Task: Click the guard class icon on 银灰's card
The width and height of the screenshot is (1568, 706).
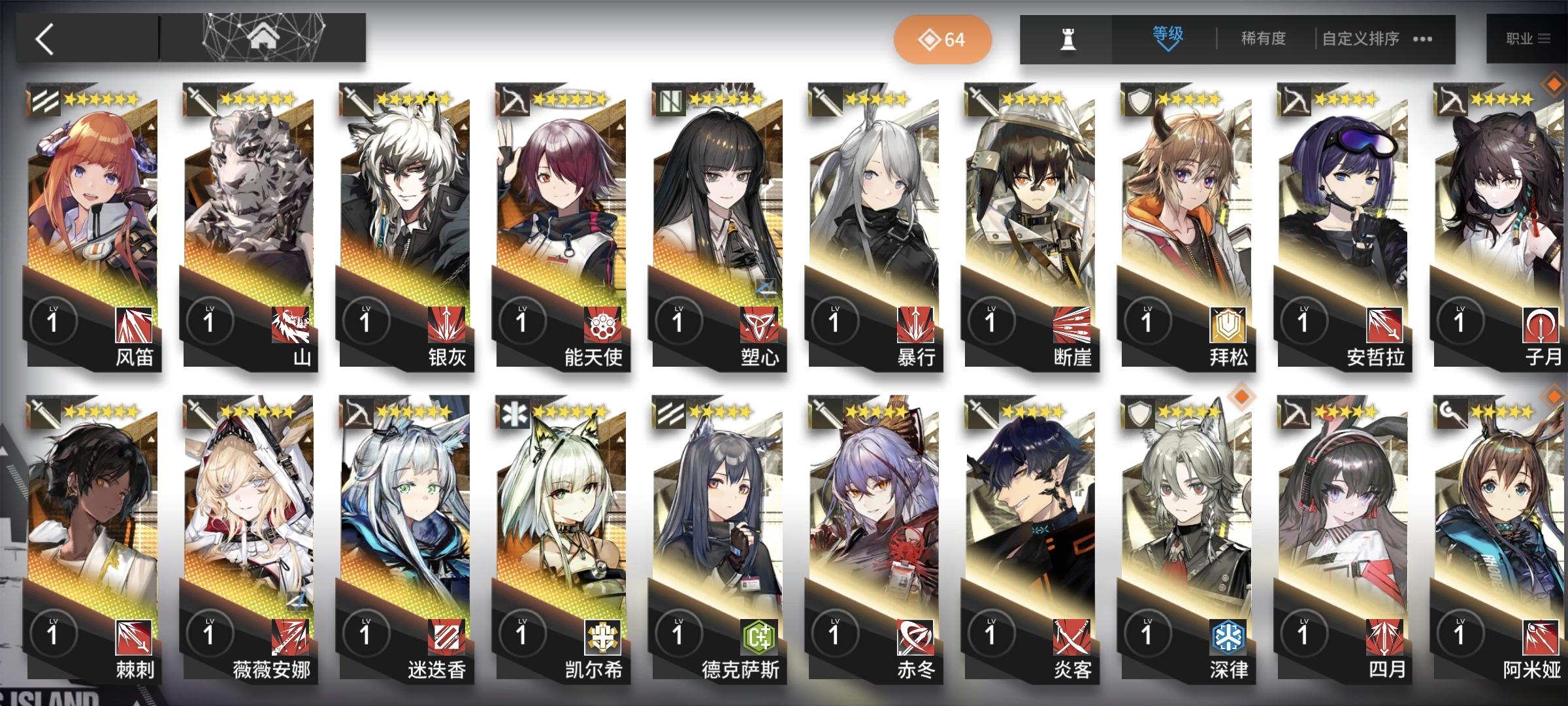Action: click(355, 98)
